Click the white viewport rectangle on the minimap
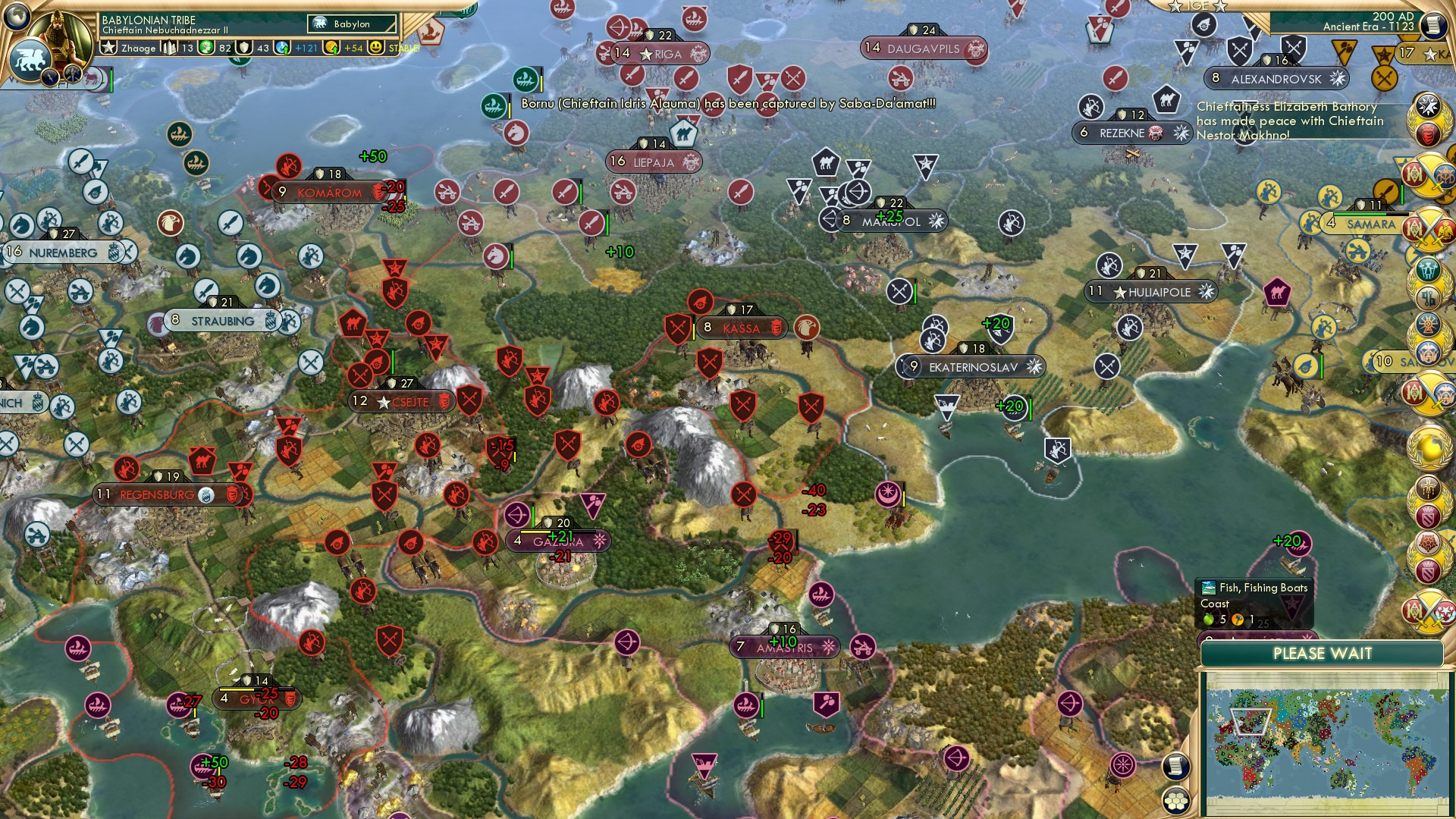1456x819 pixels. coord(1251,721)
